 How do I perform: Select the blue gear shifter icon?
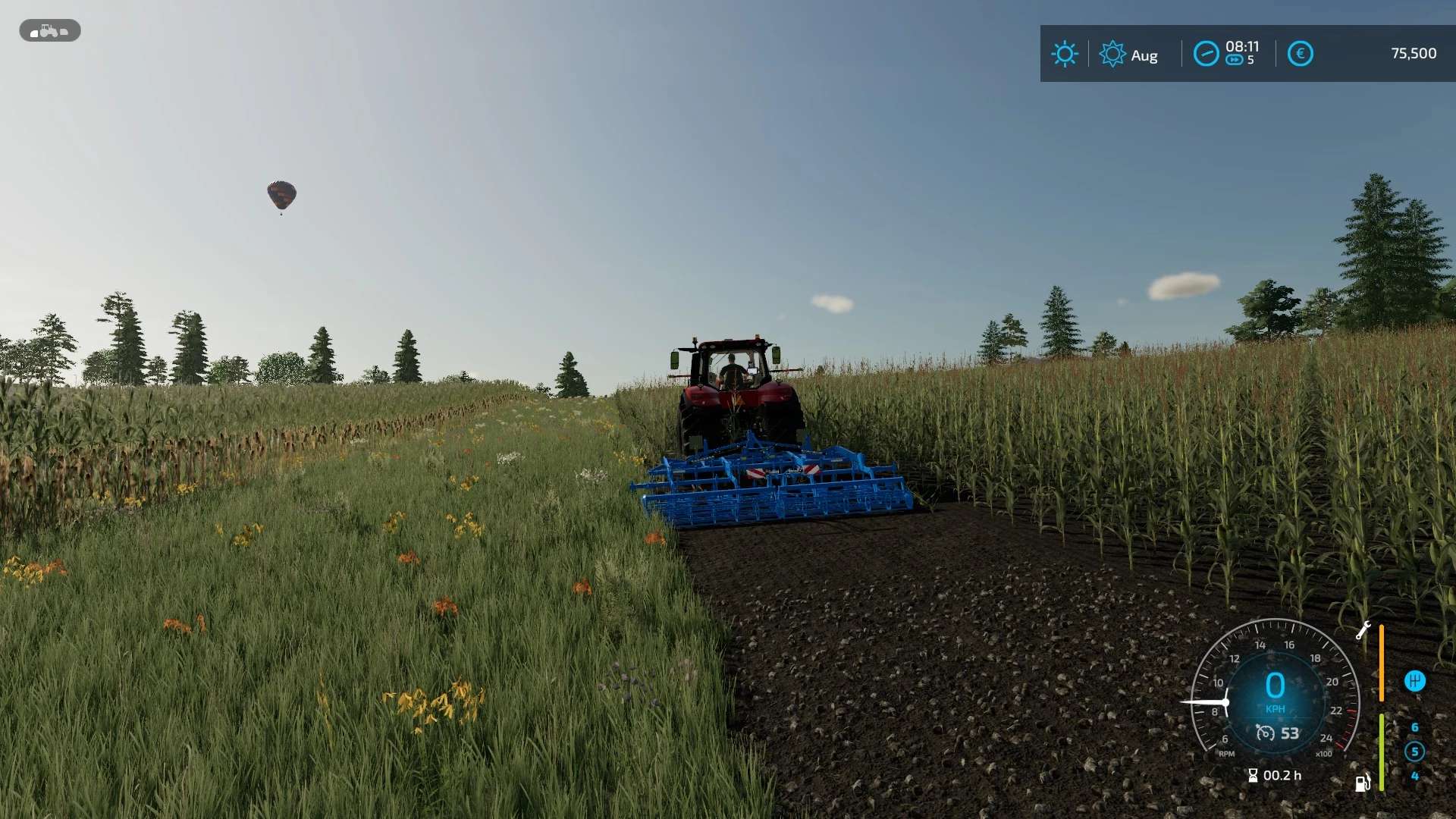tap(1414, 681)
